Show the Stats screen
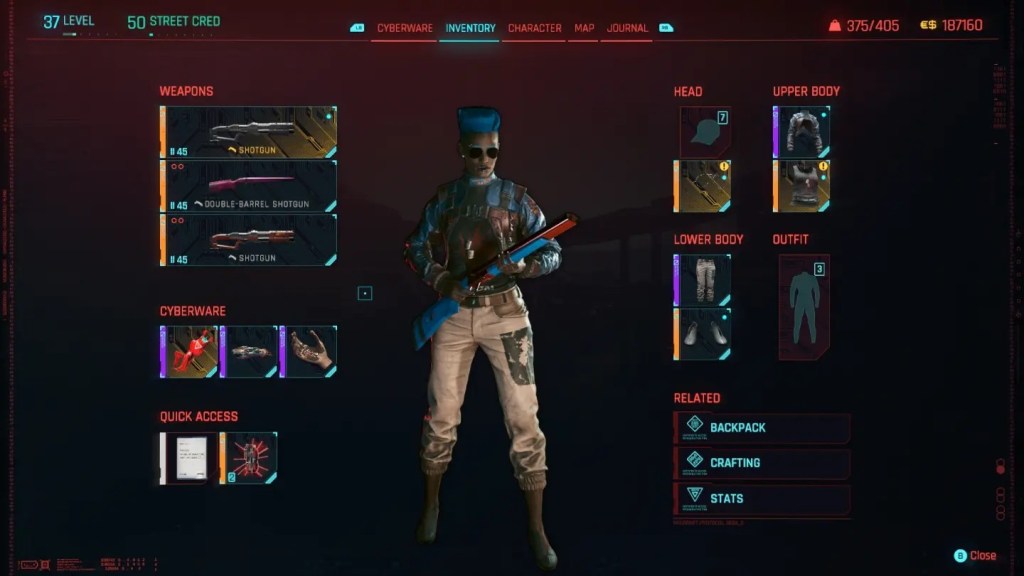The height and width of the screenshot is (576, 1024). (x=762, y=498)
